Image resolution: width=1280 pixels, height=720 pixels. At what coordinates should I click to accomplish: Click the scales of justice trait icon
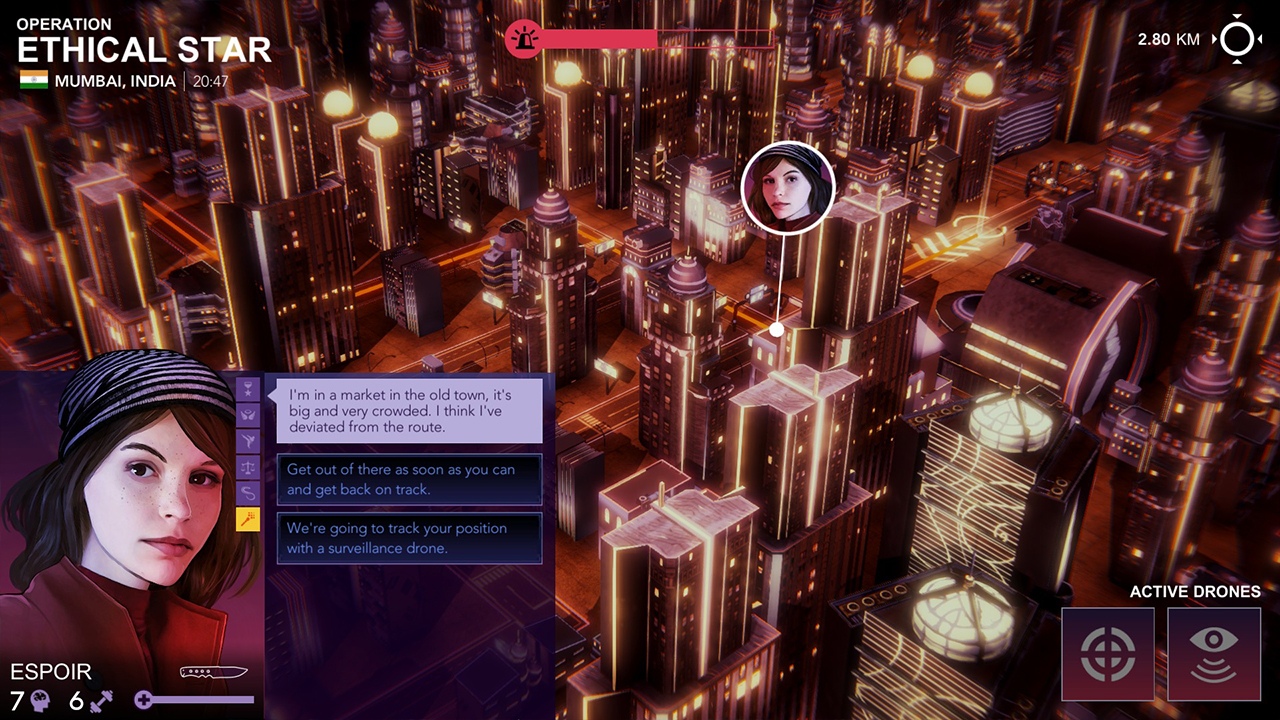pos(247,466)
